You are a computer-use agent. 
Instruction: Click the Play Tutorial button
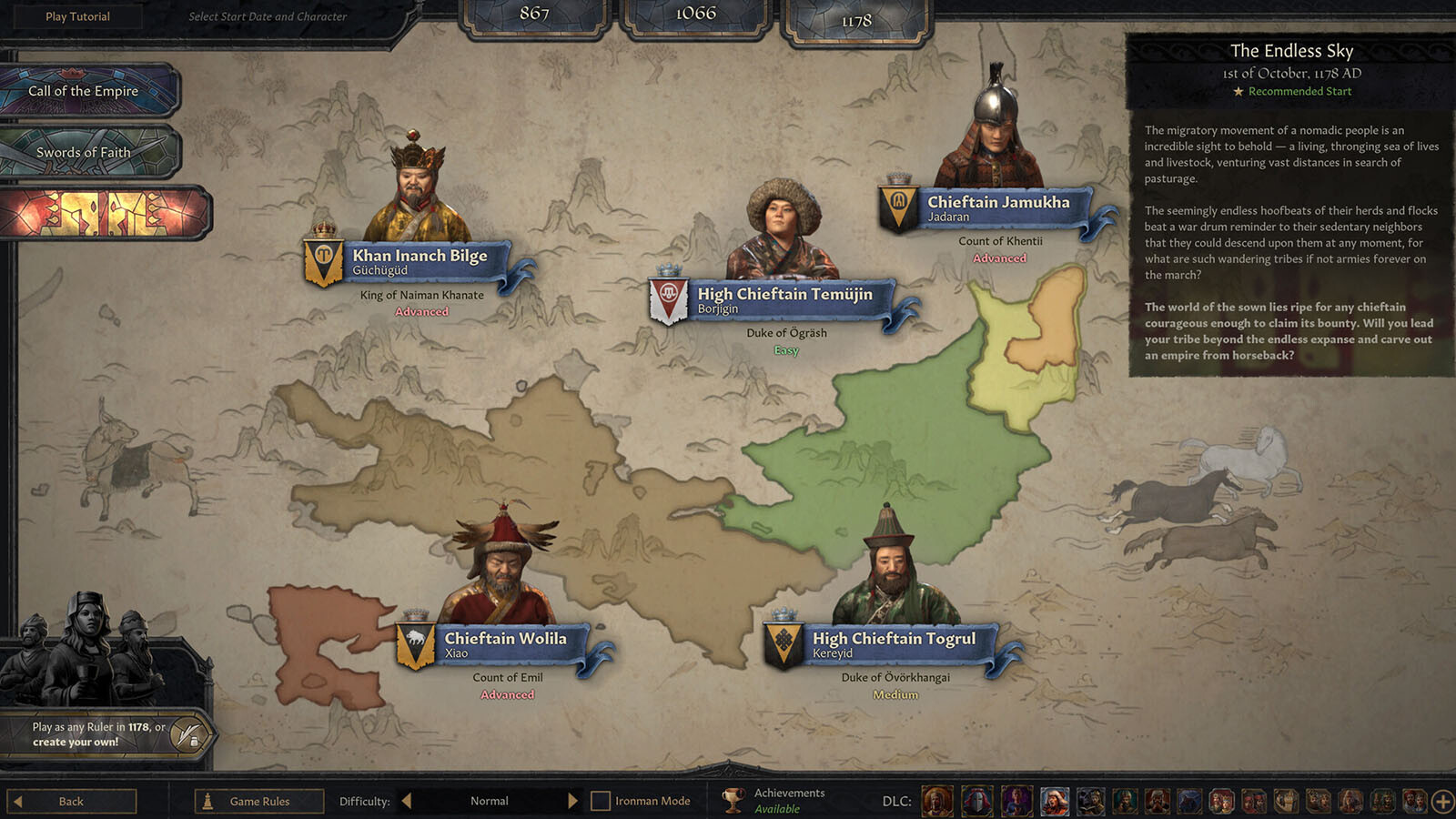pyautogui.click(x=77, y=16)
